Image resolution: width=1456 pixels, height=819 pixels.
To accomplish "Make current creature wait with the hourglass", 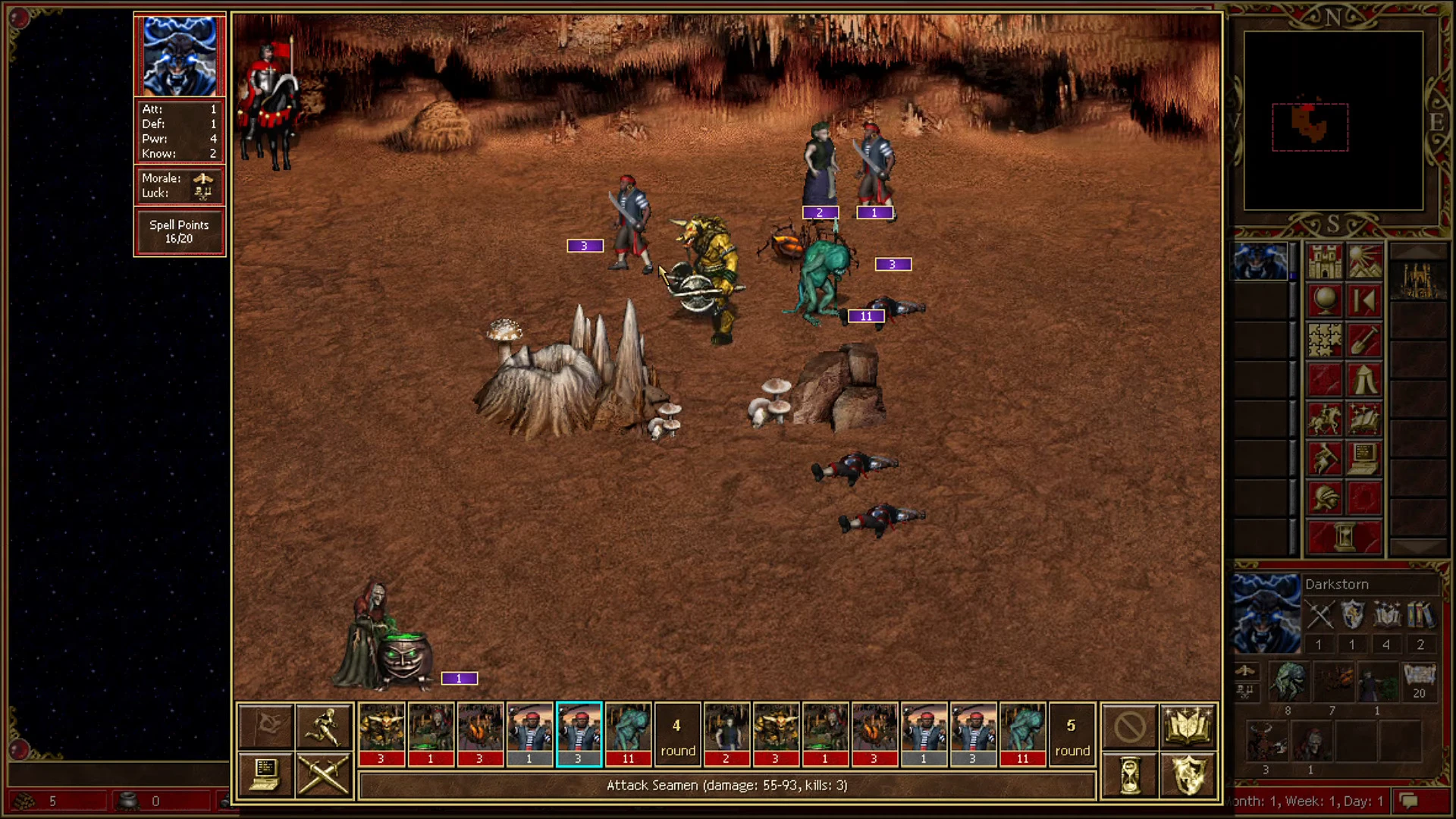I will click(1129, 775).
